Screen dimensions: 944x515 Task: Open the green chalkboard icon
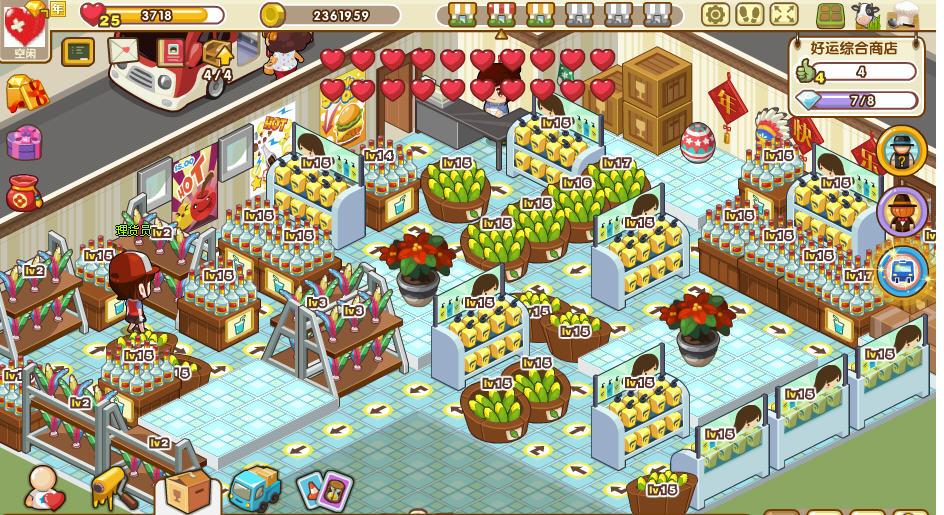point(78,51)
